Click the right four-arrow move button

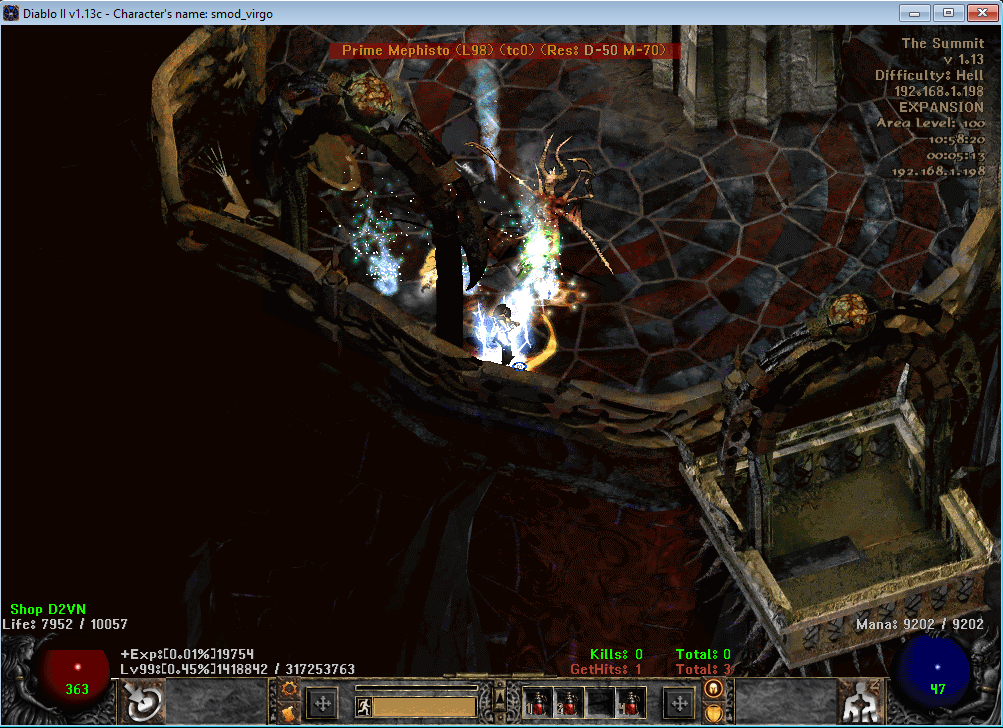point(679,703)
